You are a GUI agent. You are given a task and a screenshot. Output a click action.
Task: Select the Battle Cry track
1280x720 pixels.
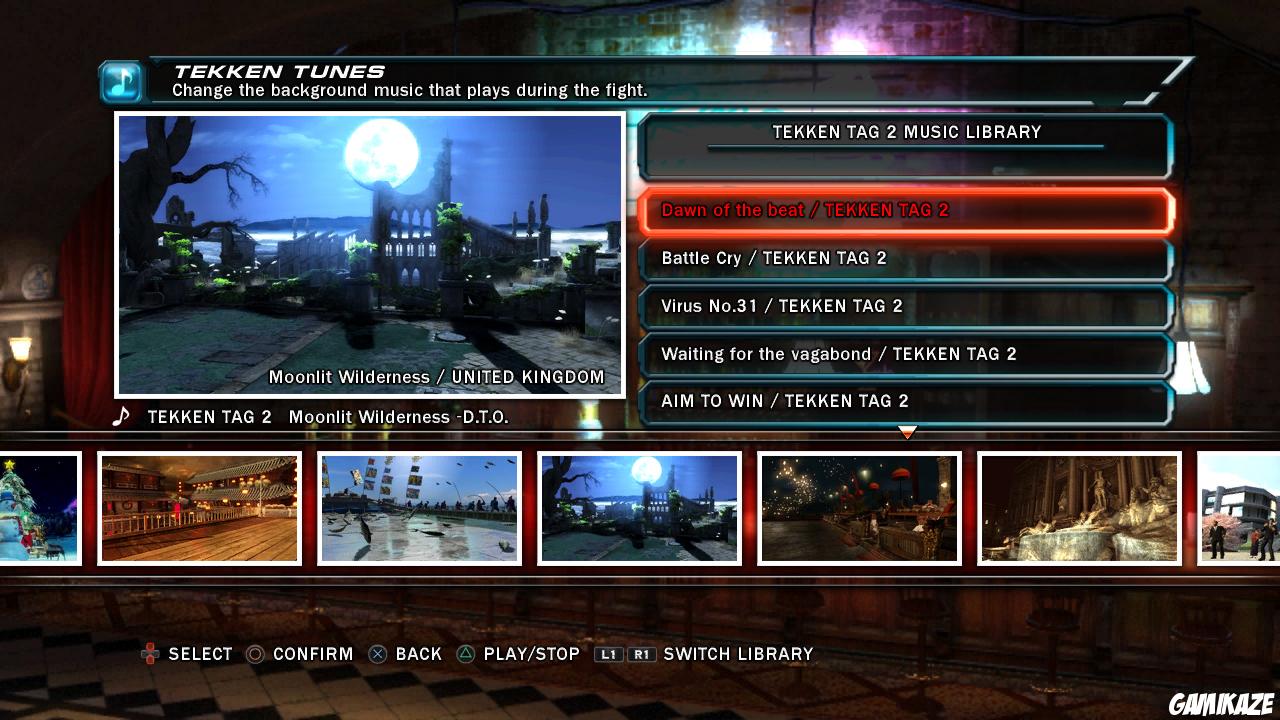point(905,258)
